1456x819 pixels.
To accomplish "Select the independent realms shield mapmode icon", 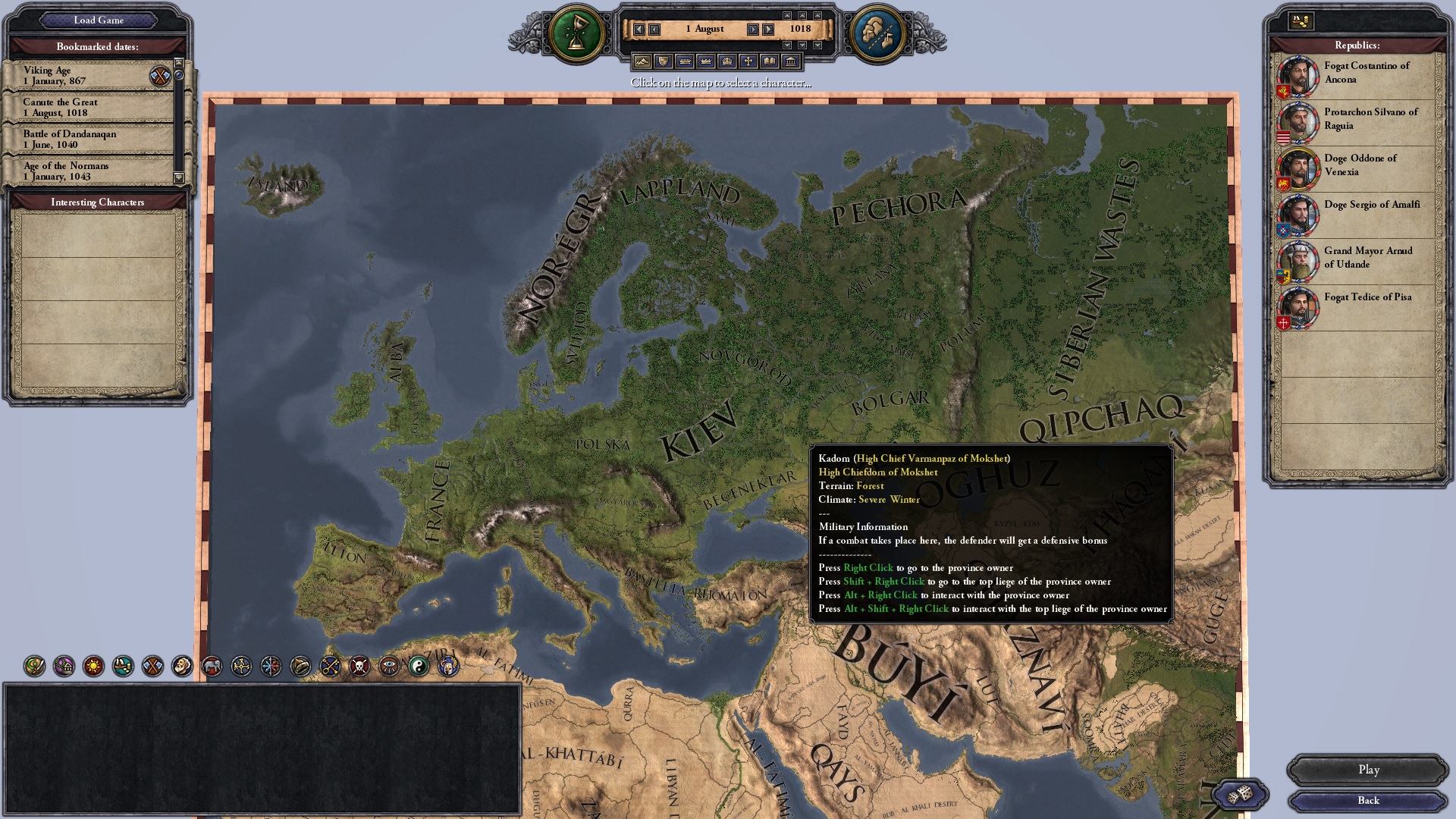I will (x=664, y=61).
